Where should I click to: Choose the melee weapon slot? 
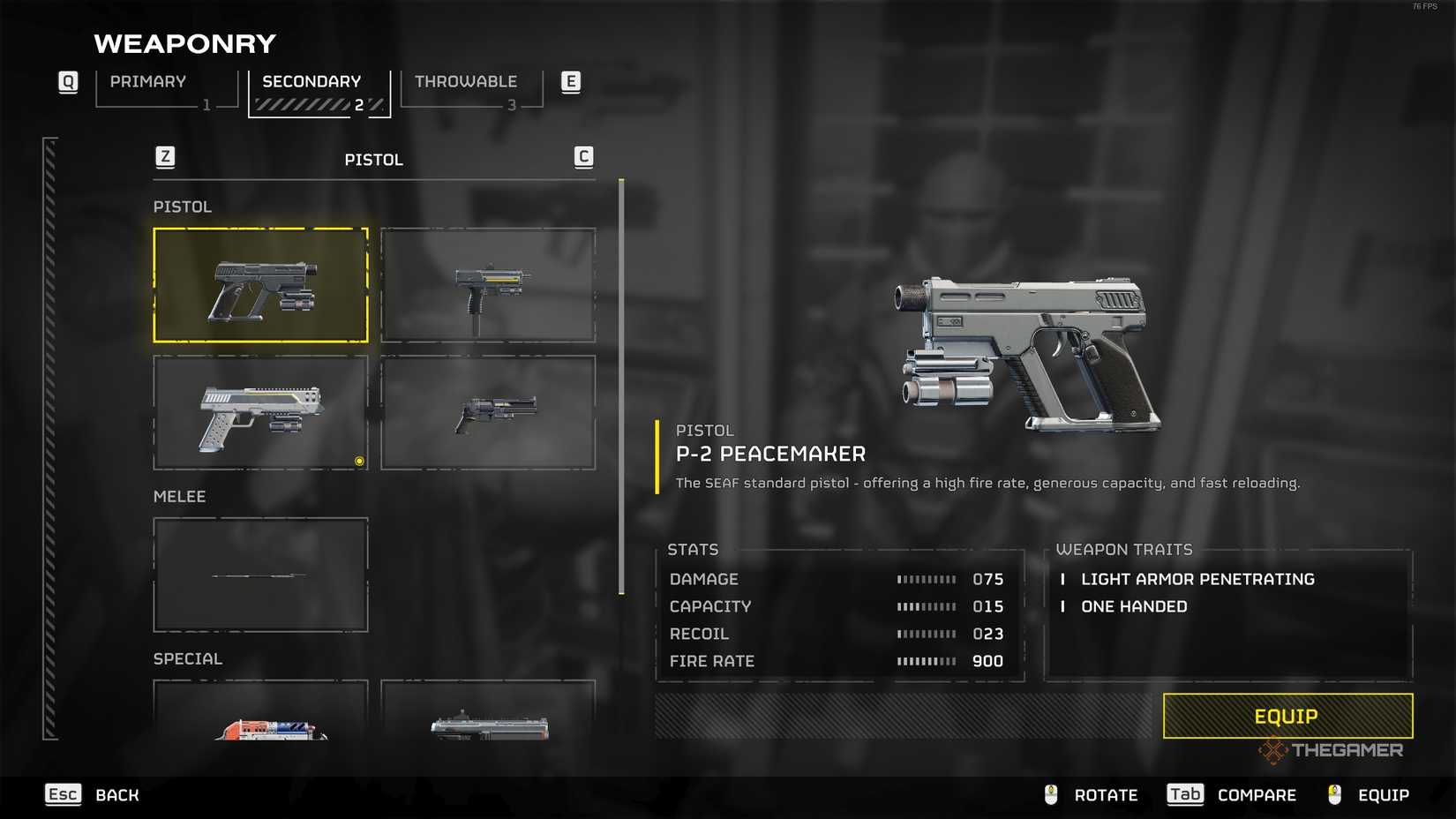click(x=260, y=575)
